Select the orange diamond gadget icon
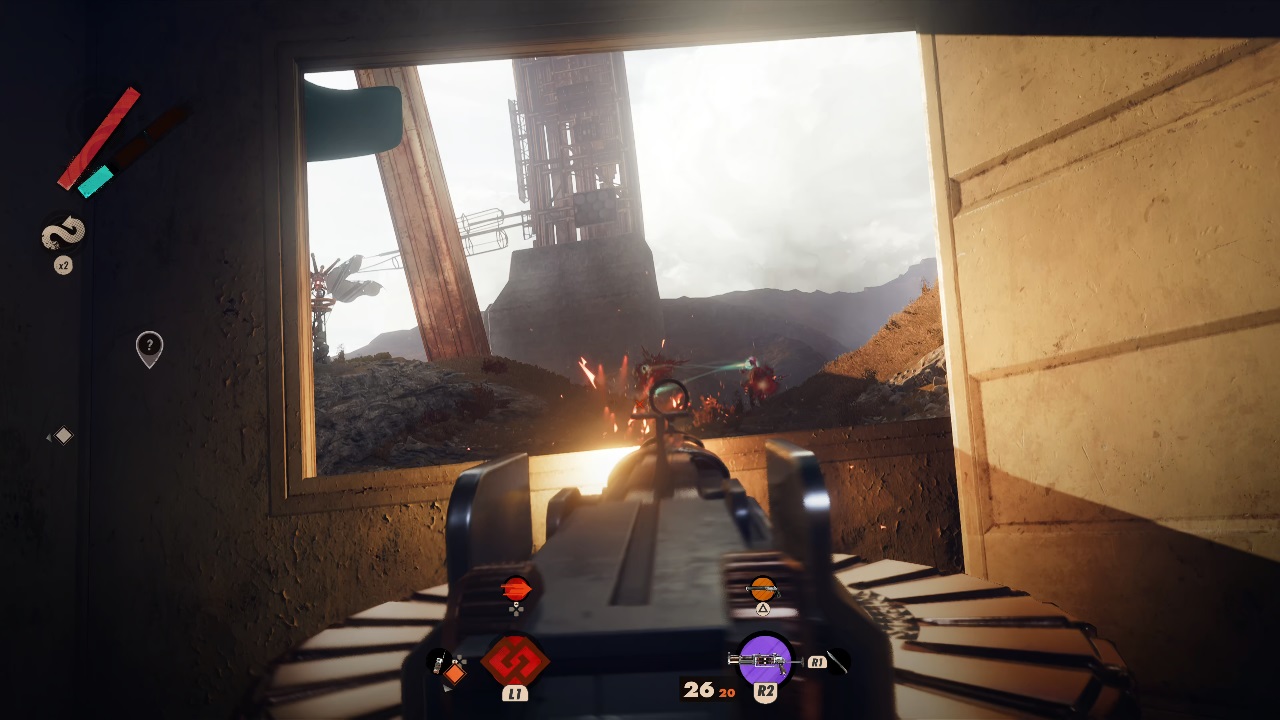 click(455, 673)
